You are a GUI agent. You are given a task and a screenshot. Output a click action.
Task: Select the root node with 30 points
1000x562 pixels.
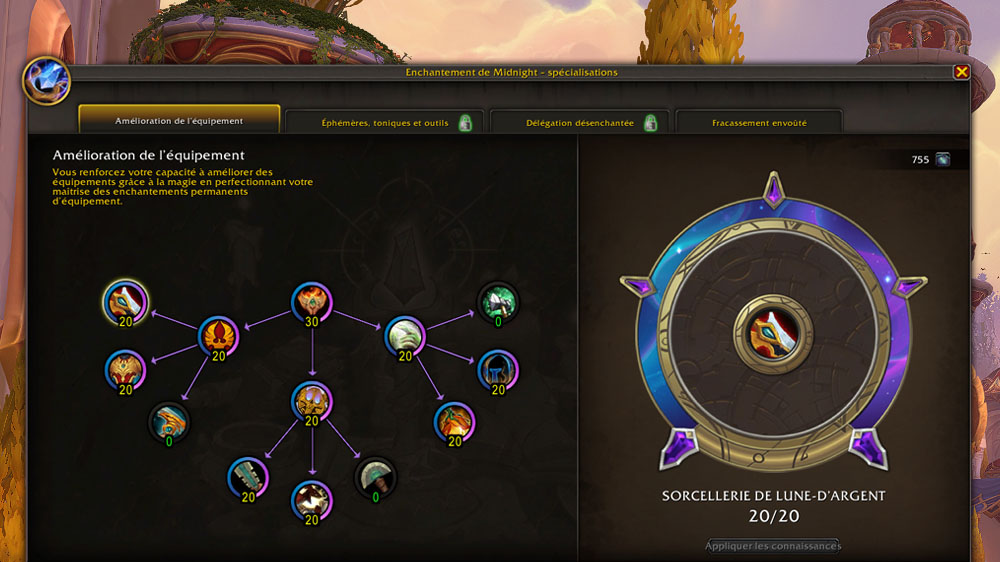point(311,303)
